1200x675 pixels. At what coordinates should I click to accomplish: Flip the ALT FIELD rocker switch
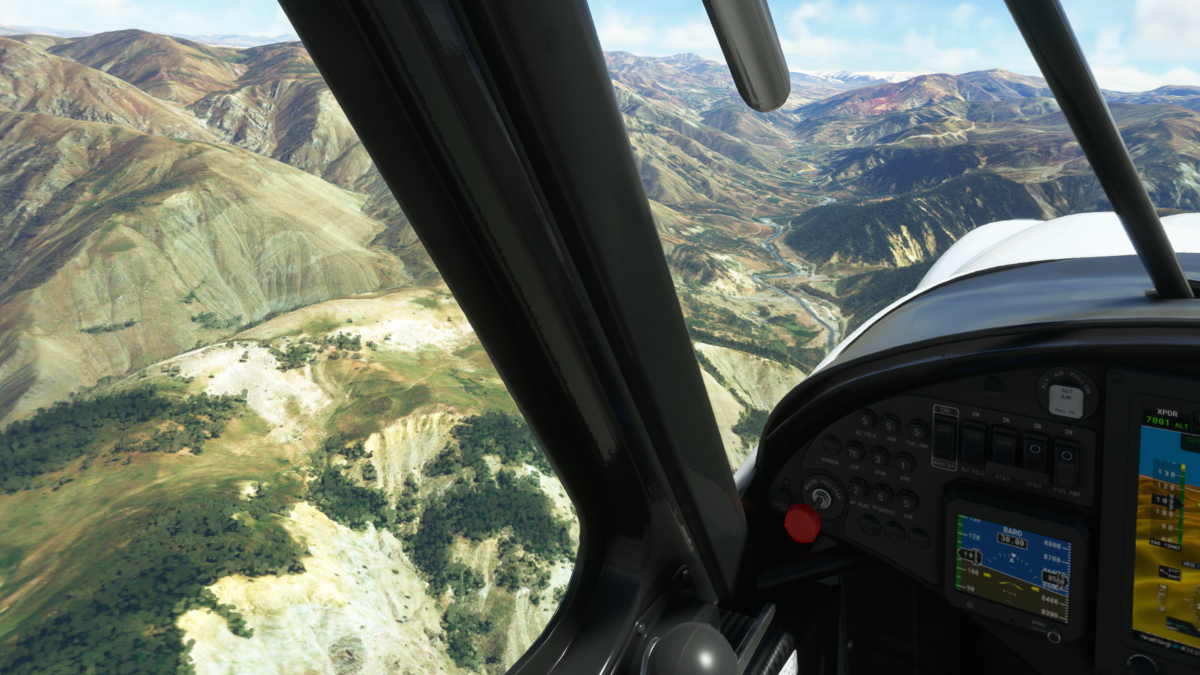pyautogui.click(x=973, y=443)
